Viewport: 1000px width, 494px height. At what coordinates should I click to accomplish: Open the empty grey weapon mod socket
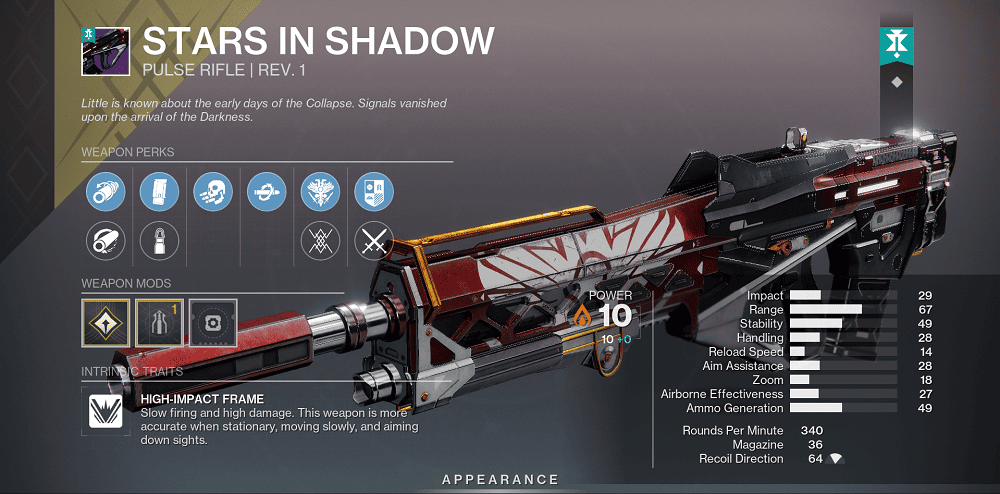[x=213, y=321]
